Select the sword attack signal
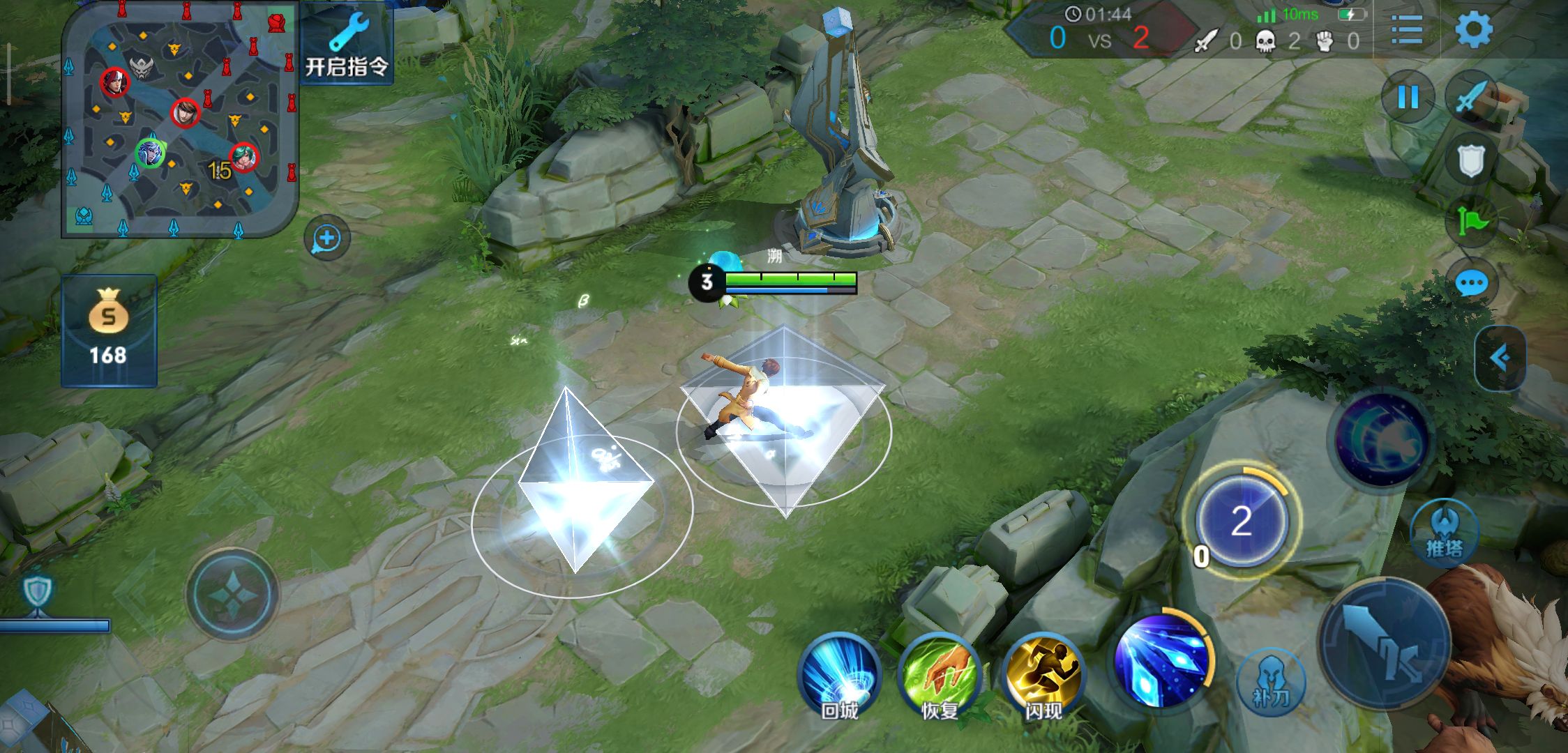 tap(1472, 97)
